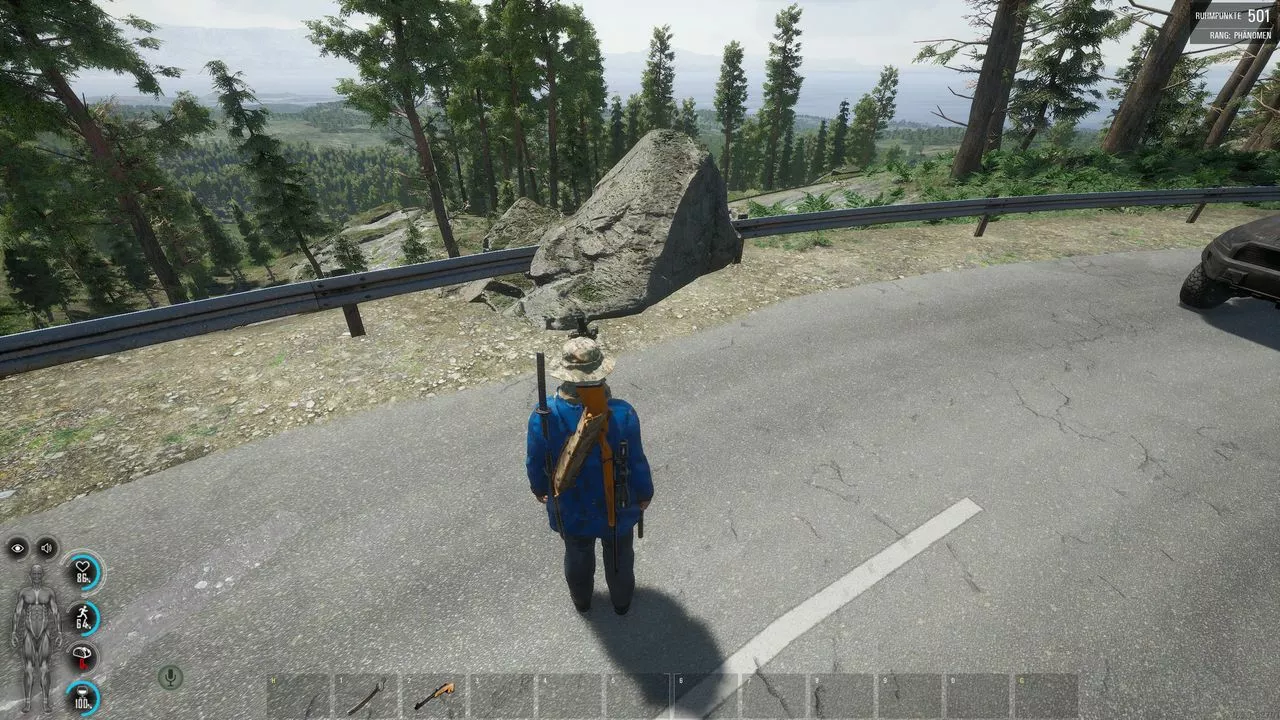1280x720 pixels.
Task: Open the body anatomy figure panel
Action: (x=35, y=636)
